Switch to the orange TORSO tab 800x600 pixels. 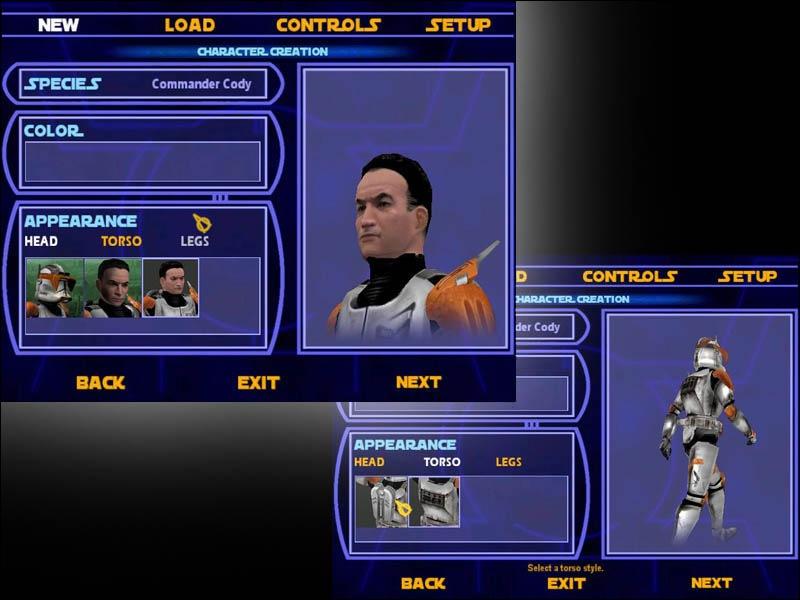pyautogui.click(x=121, y=241)
